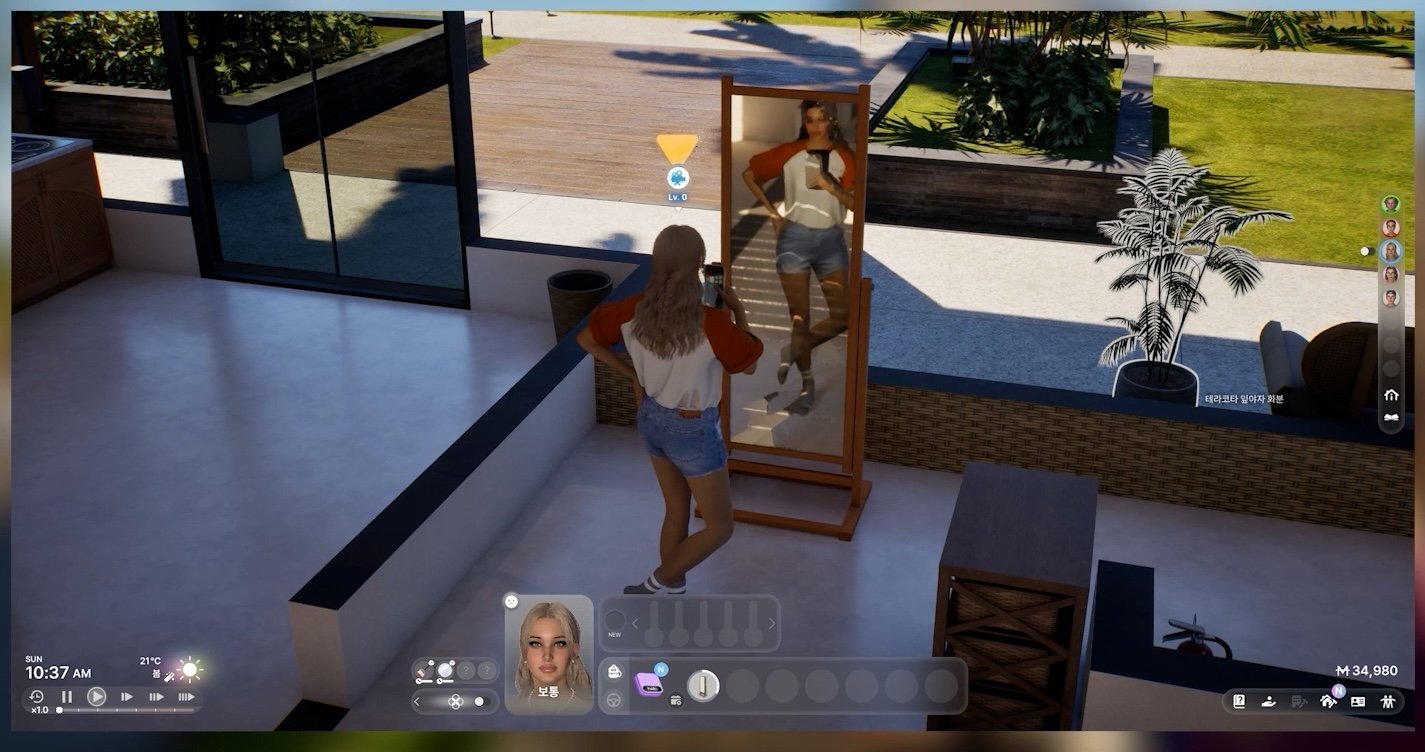Screen dimensions: 1425x752
Task: Switch to double fast-forward speed
Action: click(156, 697)
